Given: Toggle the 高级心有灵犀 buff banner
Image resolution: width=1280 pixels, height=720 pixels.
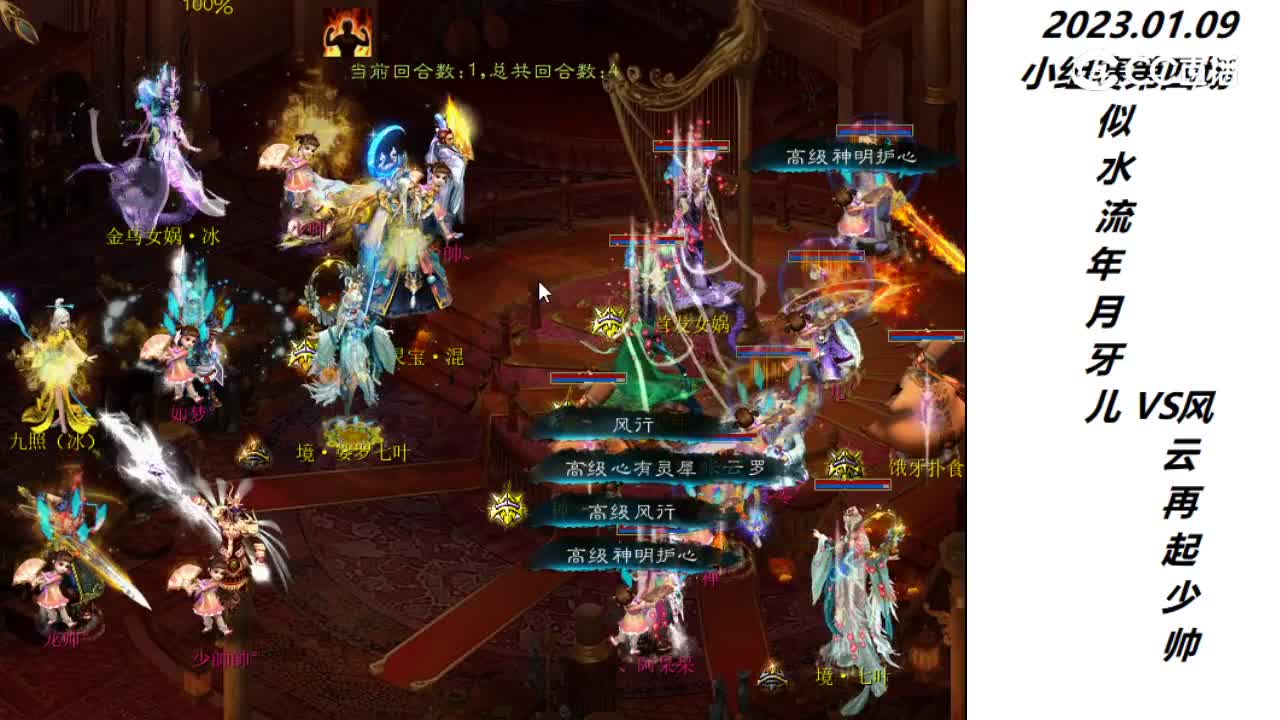Looking at the screenshot, I should (x=628, y=466).
